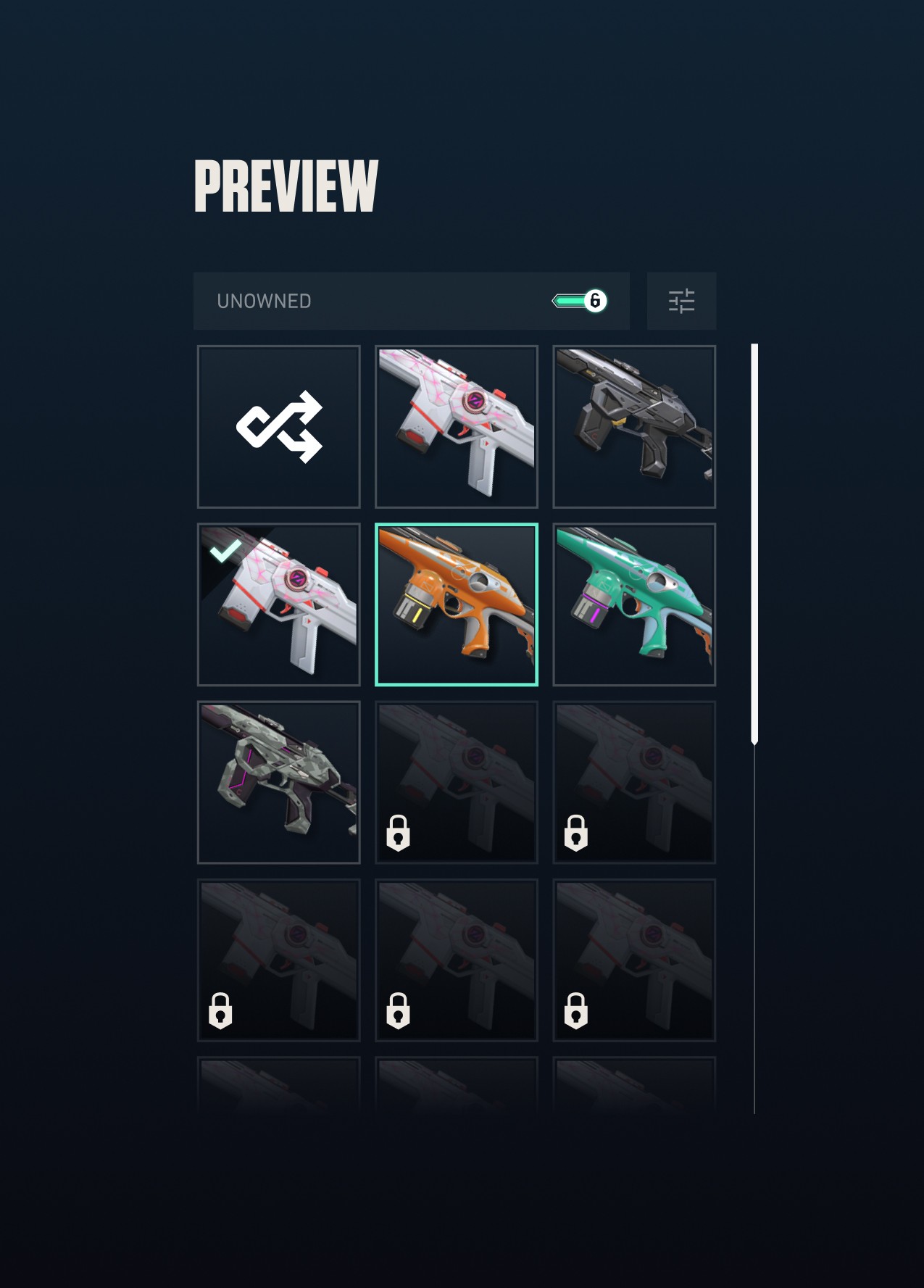The image size is (924, 1288).
Task: Choose the black and grey gun skin
Action: pos(634,427)
